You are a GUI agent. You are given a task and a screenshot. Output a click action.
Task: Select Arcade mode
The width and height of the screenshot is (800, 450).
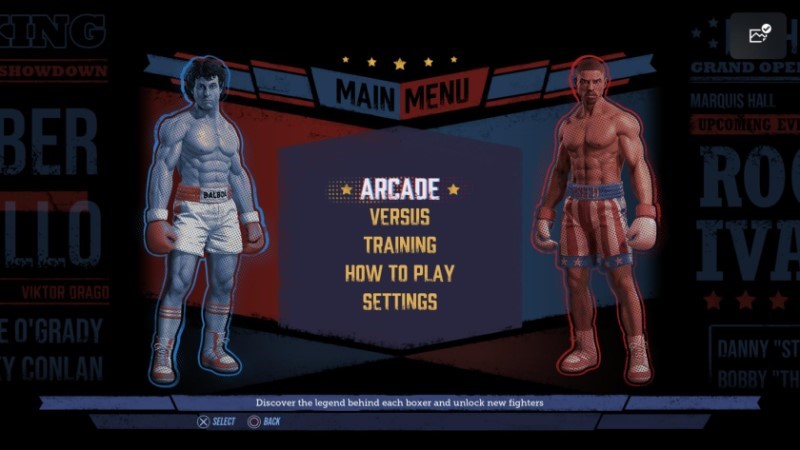pos(399,188)
